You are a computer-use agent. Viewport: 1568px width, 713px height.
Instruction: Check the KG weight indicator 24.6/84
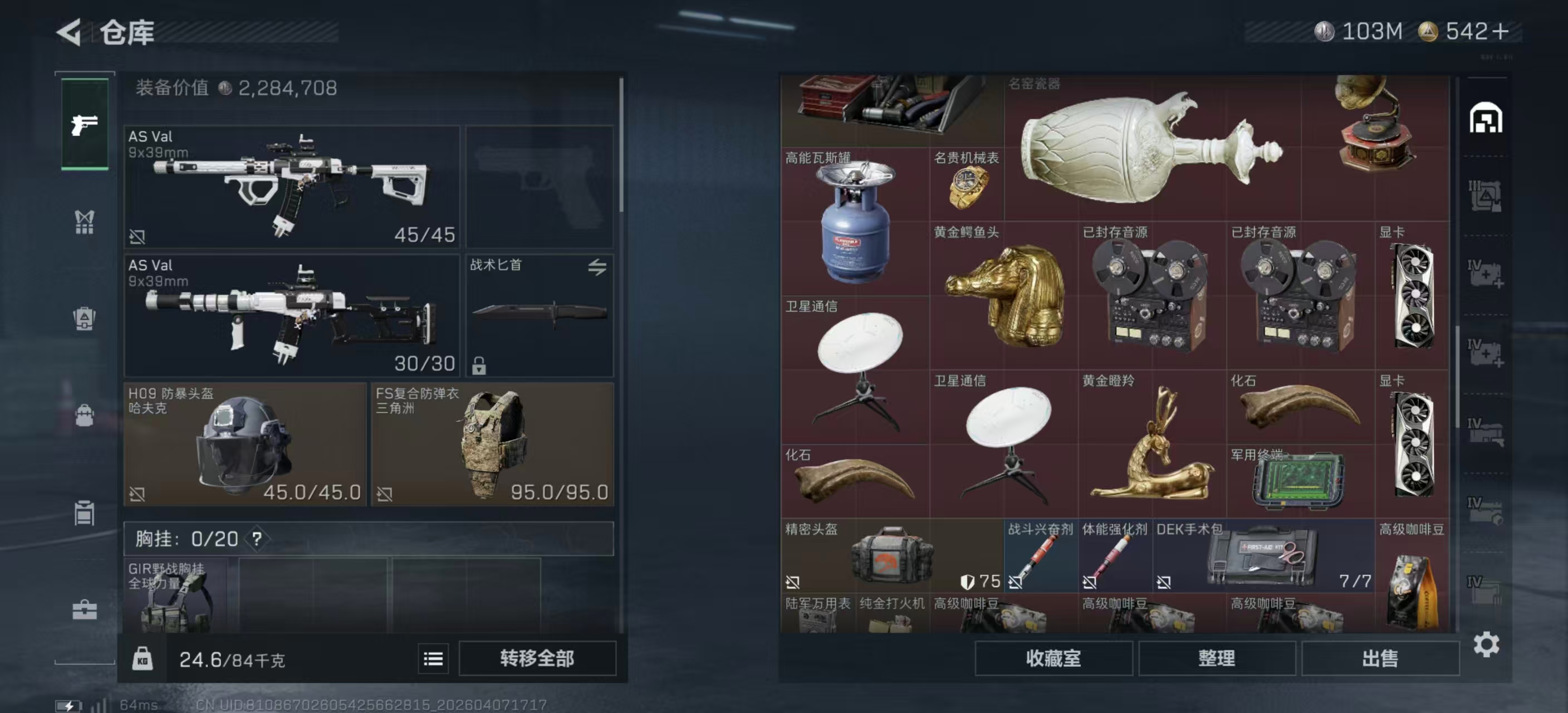coord(143,658)
